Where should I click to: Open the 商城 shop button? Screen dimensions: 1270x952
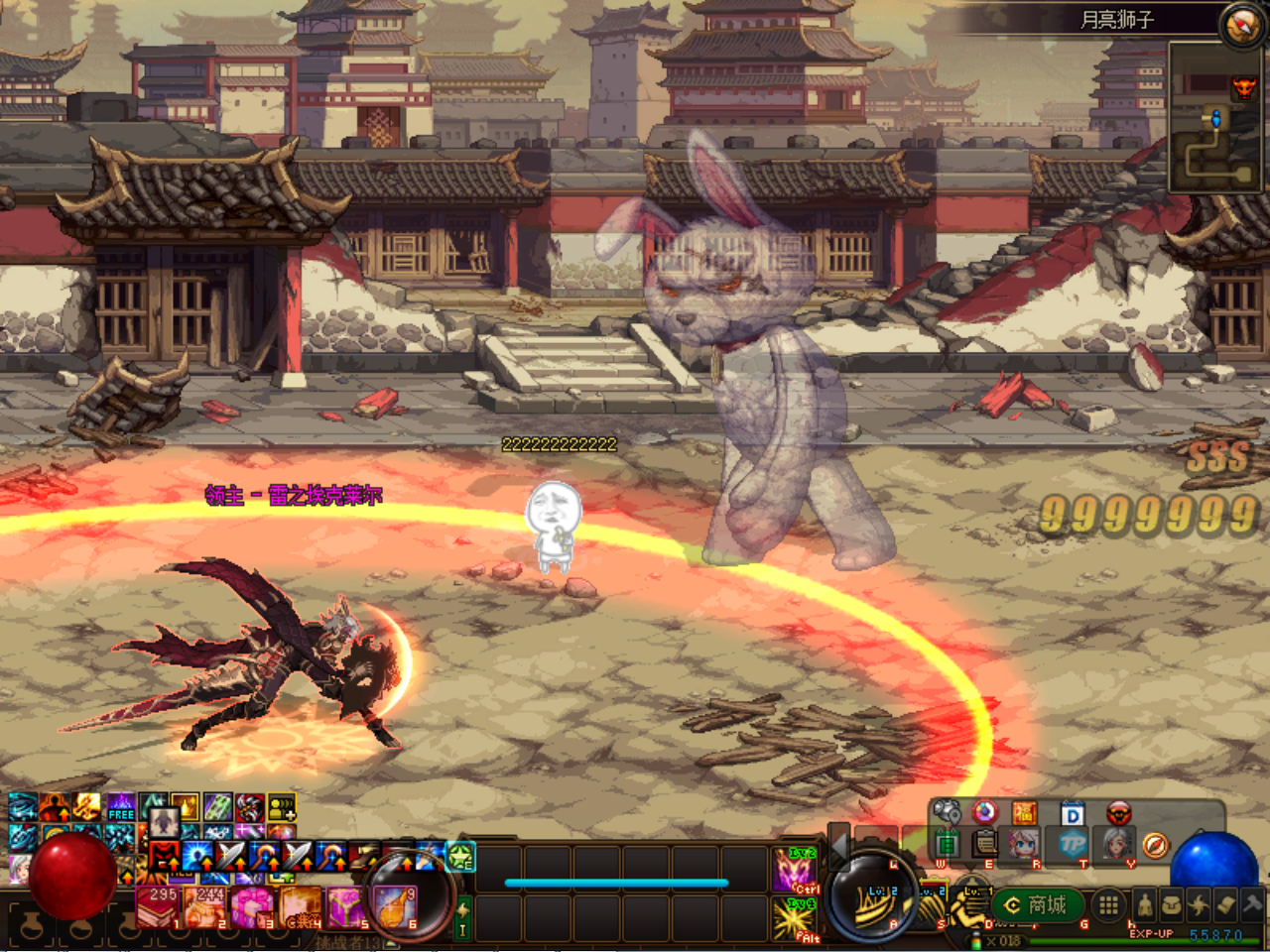coord(1036,904)
